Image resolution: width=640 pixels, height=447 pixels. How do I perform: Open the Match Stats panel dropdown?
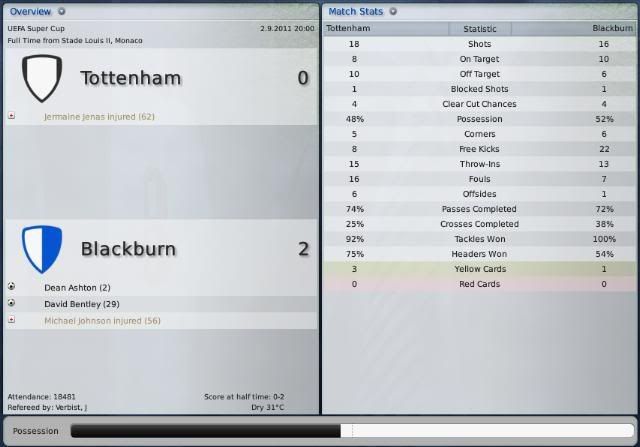point(393,11)
